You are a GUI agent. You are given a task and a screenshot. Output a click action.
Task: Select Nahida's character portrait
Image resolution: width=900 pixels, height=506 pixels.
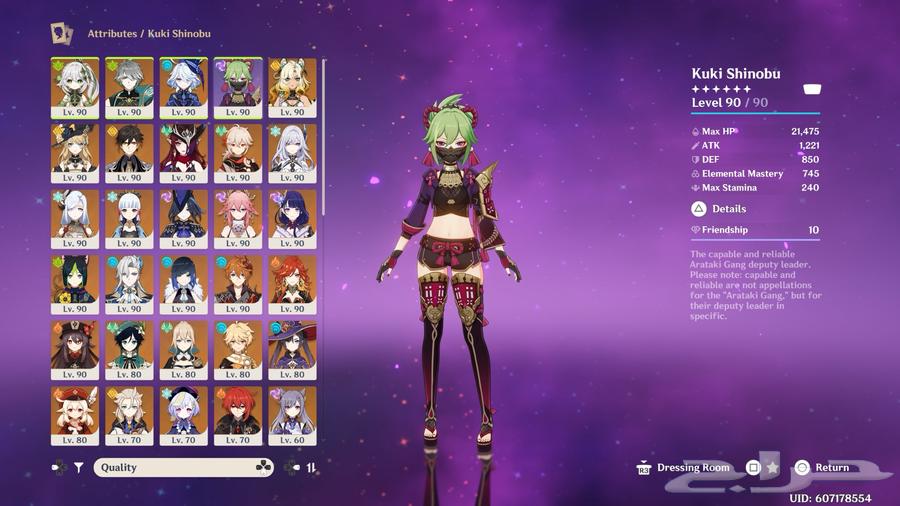(x=75, y=87)
